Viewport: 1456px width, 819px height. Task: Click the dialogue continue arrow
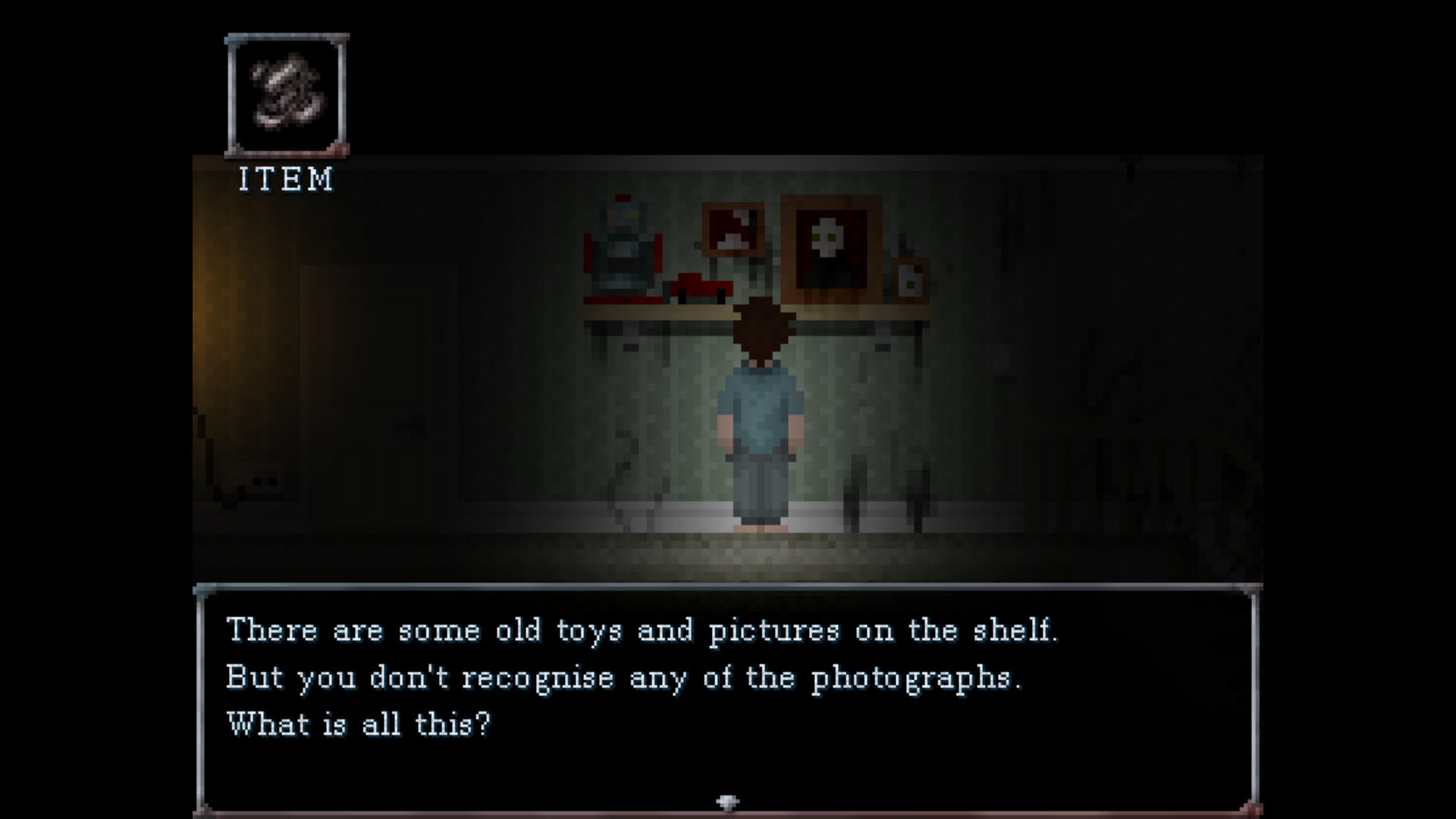click(x=727, y=800)
